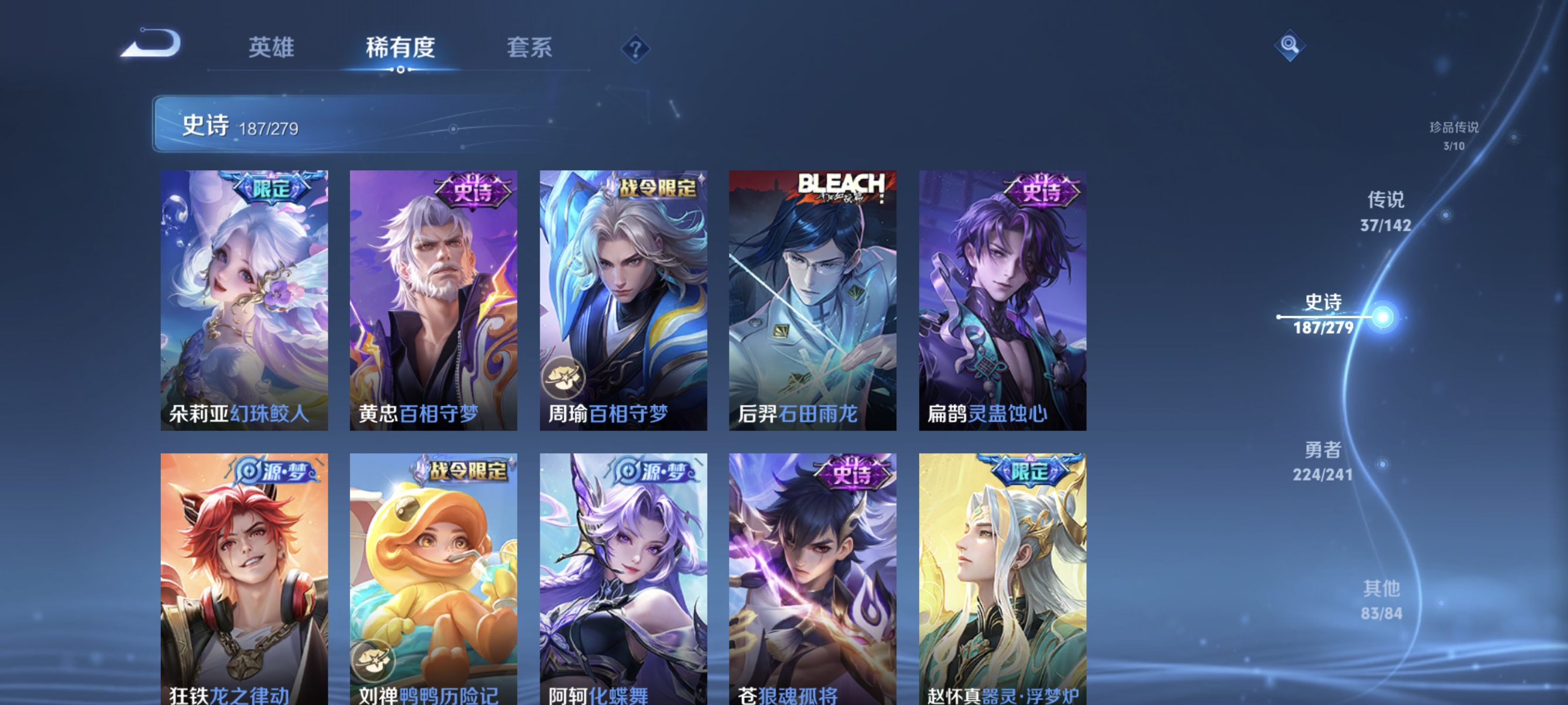The height and width of the screenshot is (705, 1568).
Task: Jump to 珍品传说 3/10 category
Action: [x=1455, y=137]
